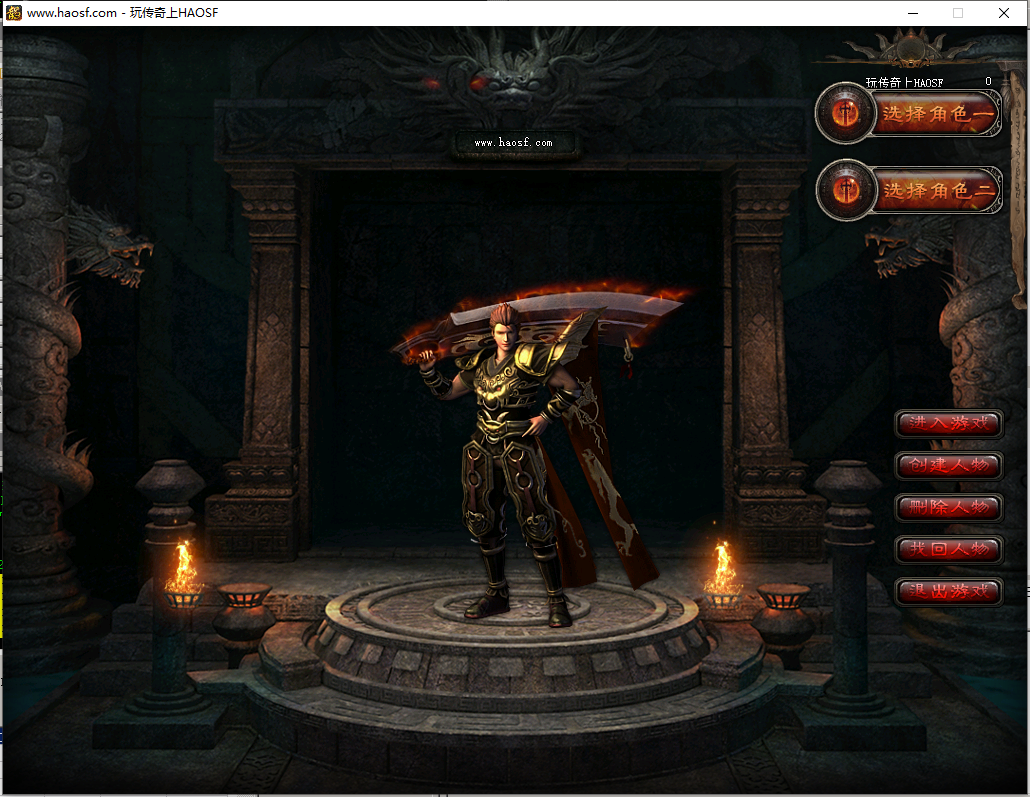Exit the game via 退出游戏
This screenshot has width=1030, height=797.
[948, 591]
